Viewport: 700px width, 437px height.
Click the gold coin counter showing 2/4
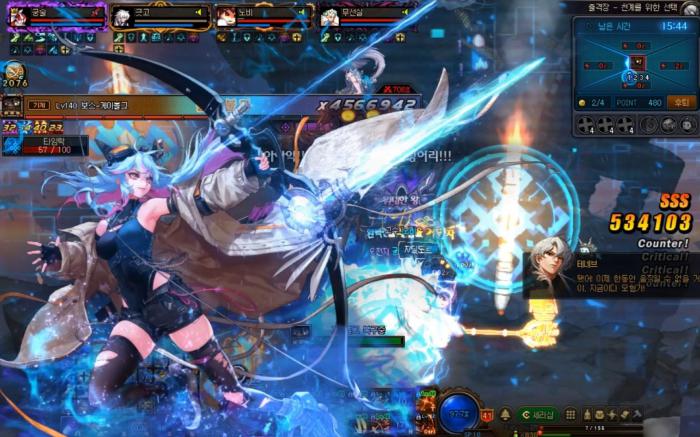click(592, 102)
